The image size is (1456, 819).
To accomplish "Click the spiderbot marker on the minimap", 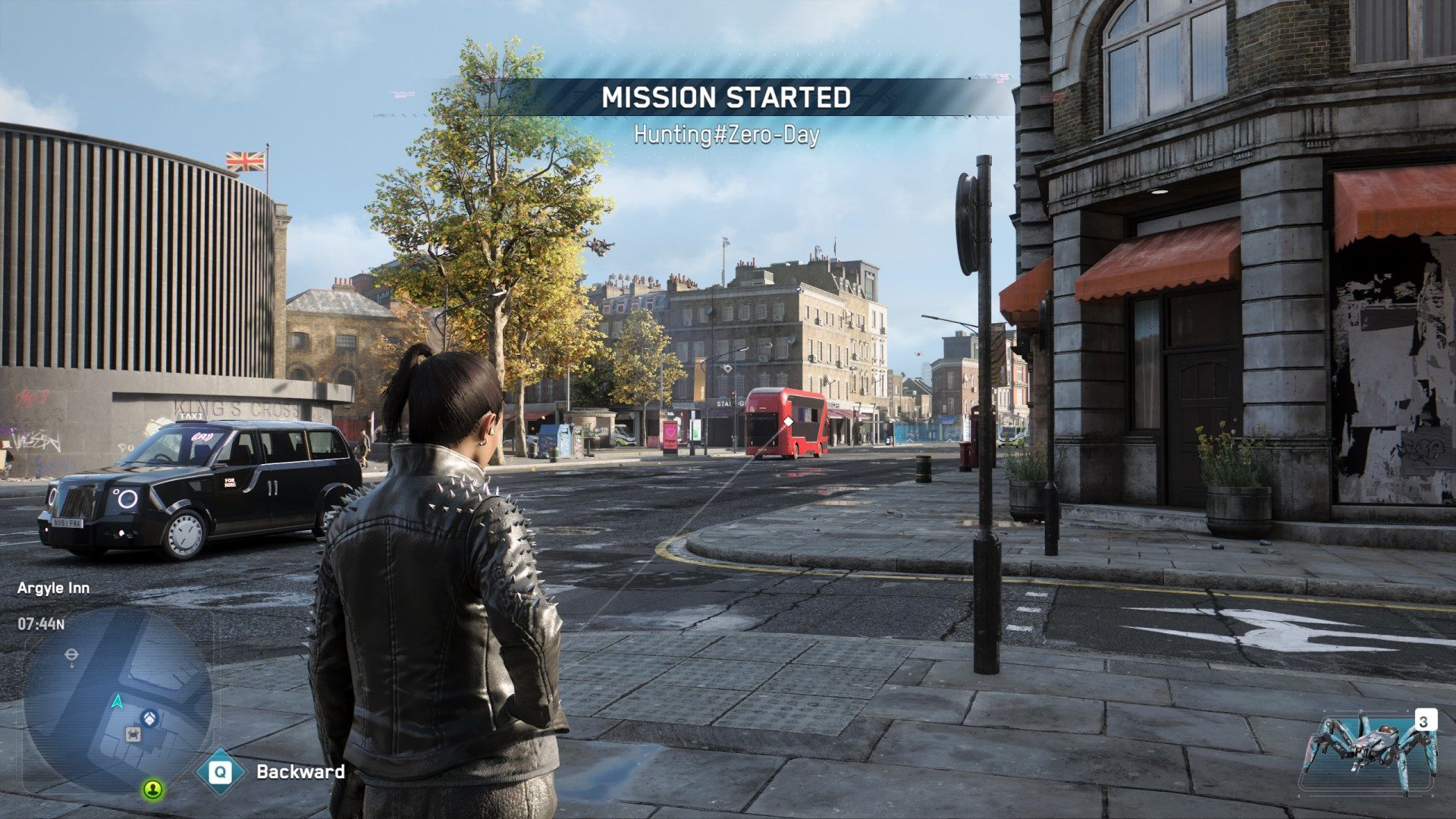I will 133,734.
